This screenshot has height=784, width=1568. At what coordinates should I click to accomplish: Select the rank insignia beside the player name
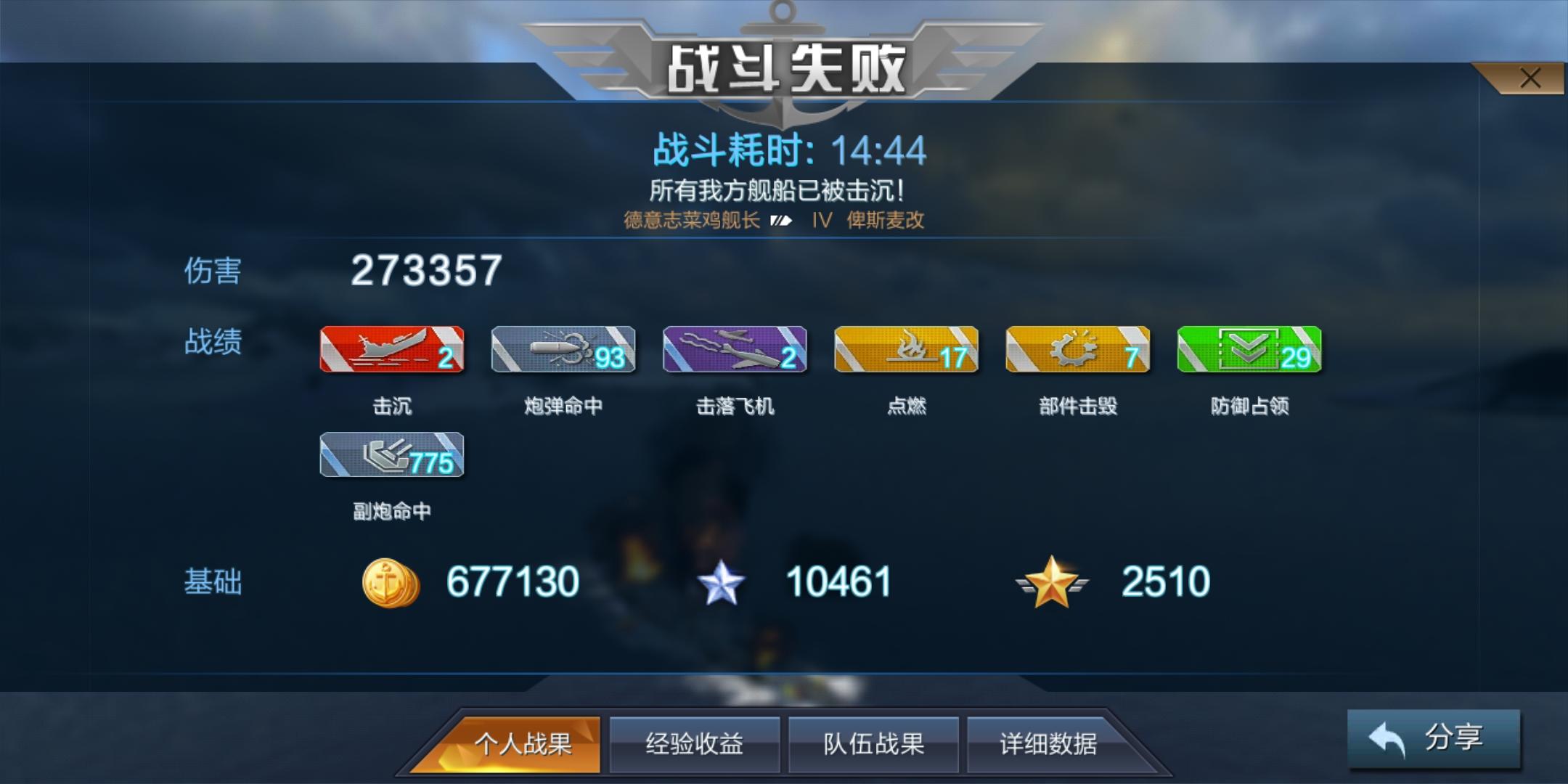[x=780, y=221]
